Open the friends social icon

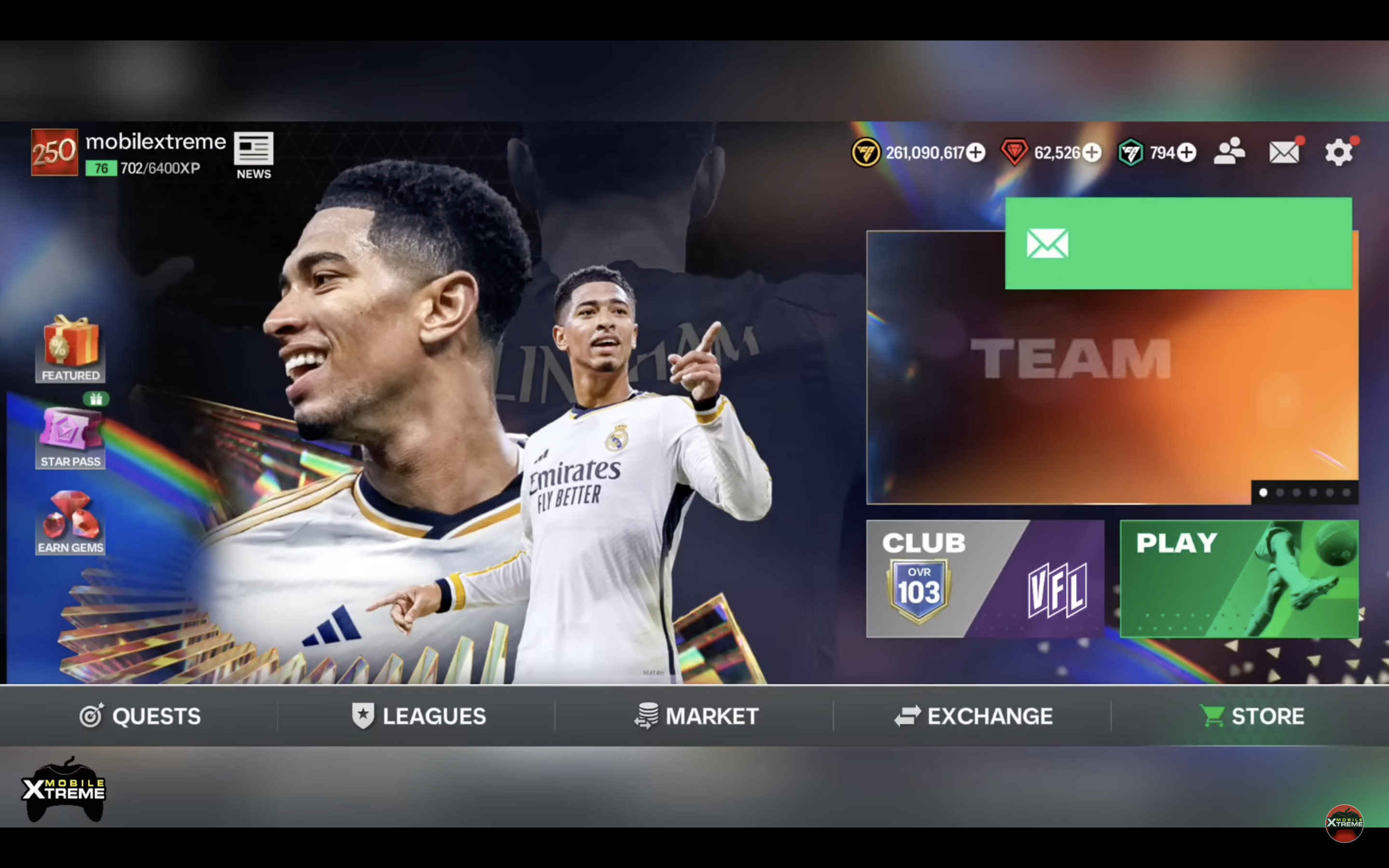(1230, 151)
